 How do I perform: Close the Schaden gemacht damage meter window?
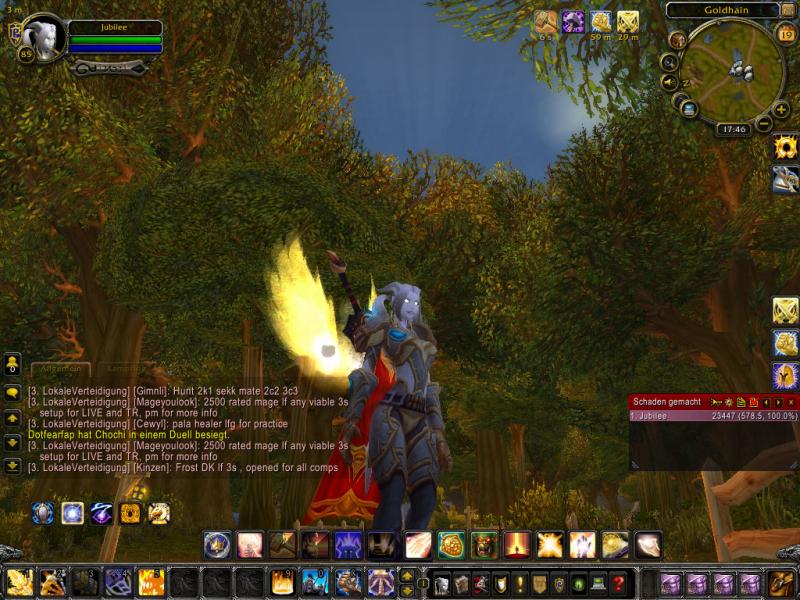coord(791,401)
